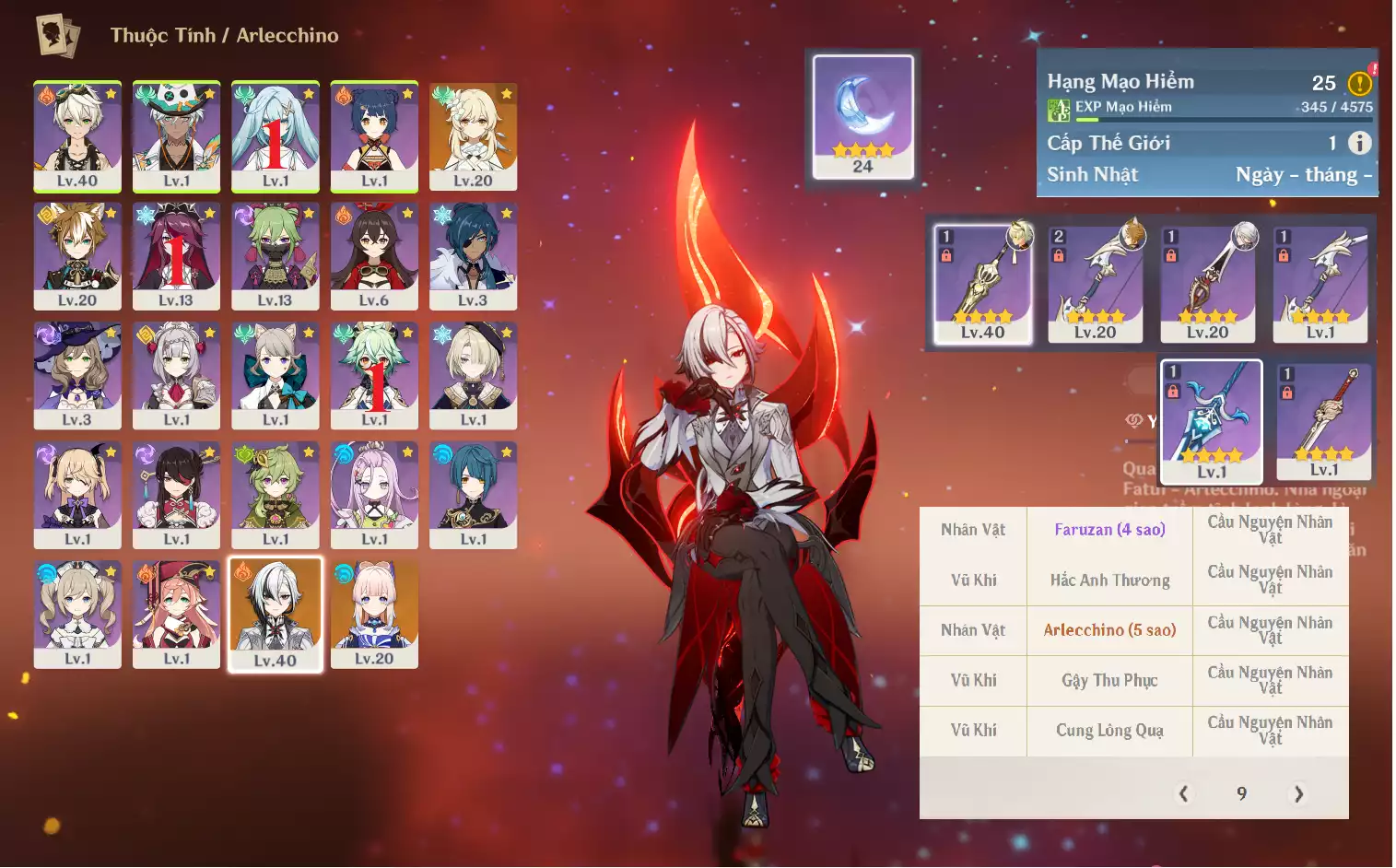Select Lisa with the witch hat

77,376
